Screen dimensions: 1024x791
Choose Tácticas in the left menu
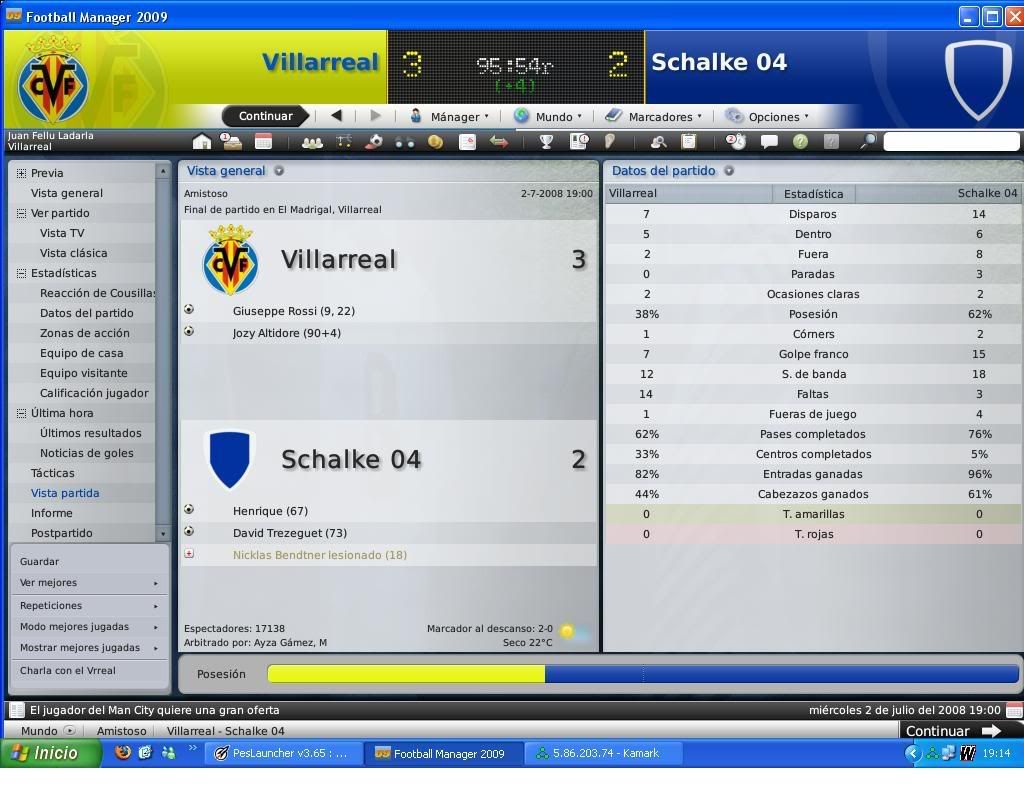(x=52, y=473)
